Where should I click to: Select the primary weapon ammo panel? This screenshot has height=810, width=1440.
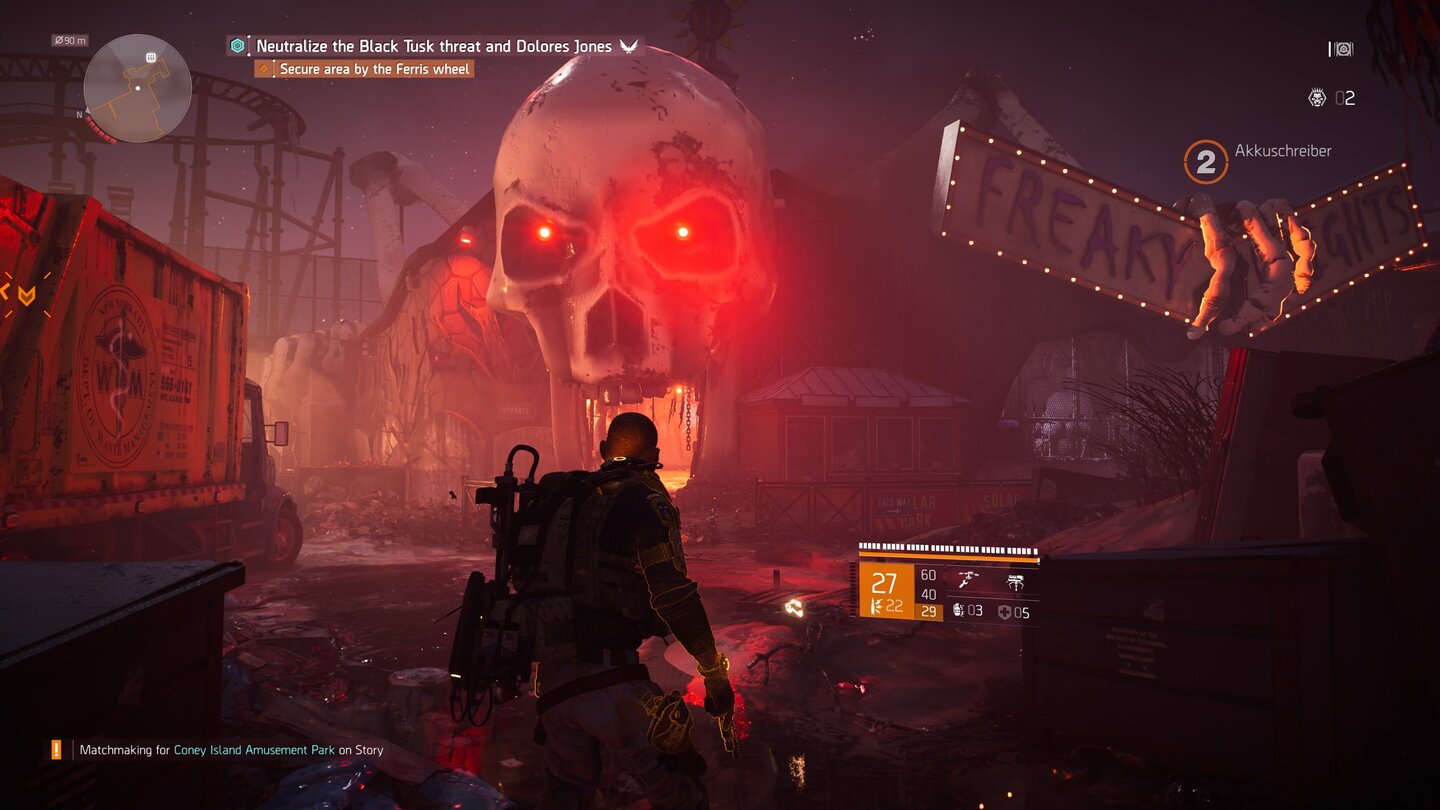(886, 591)
